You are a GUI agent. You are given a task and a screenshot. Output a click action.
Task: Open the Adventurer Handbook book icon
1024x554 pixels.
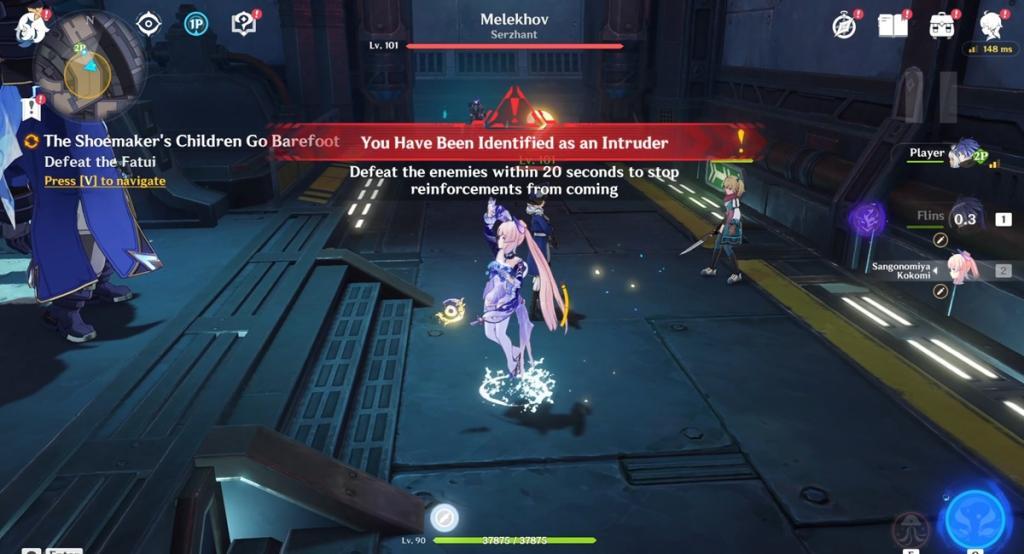pos(892,25)
